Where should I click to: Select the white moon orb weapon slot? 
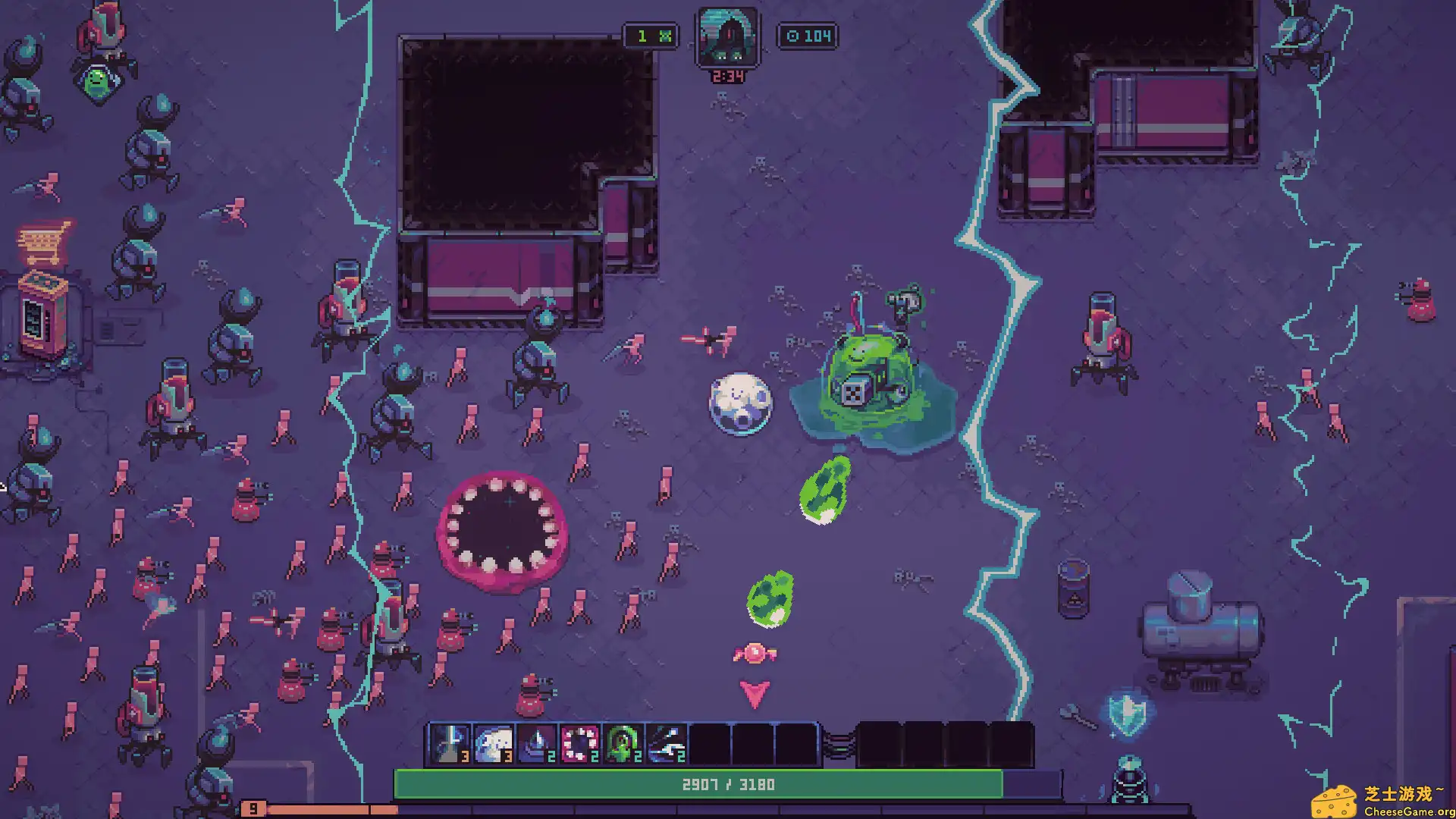[493, 744]
